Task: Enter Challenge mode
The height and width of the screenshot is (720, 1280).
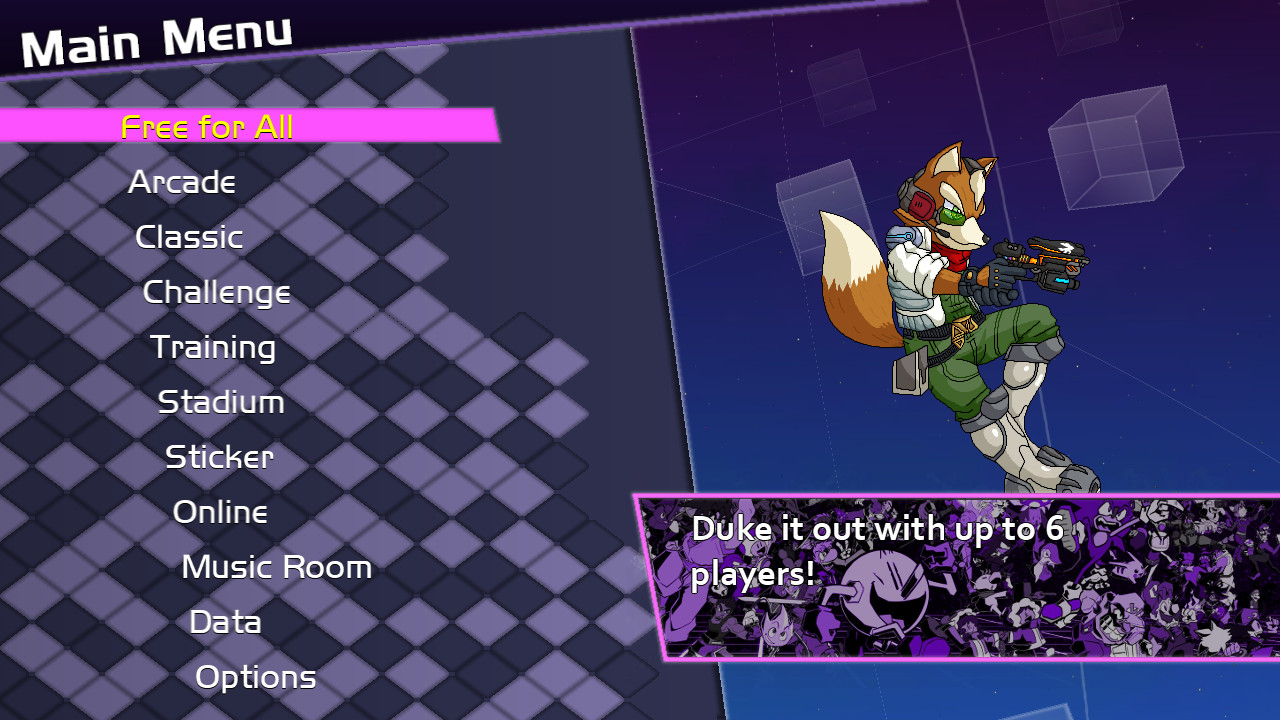Action: tap(217, 292)
